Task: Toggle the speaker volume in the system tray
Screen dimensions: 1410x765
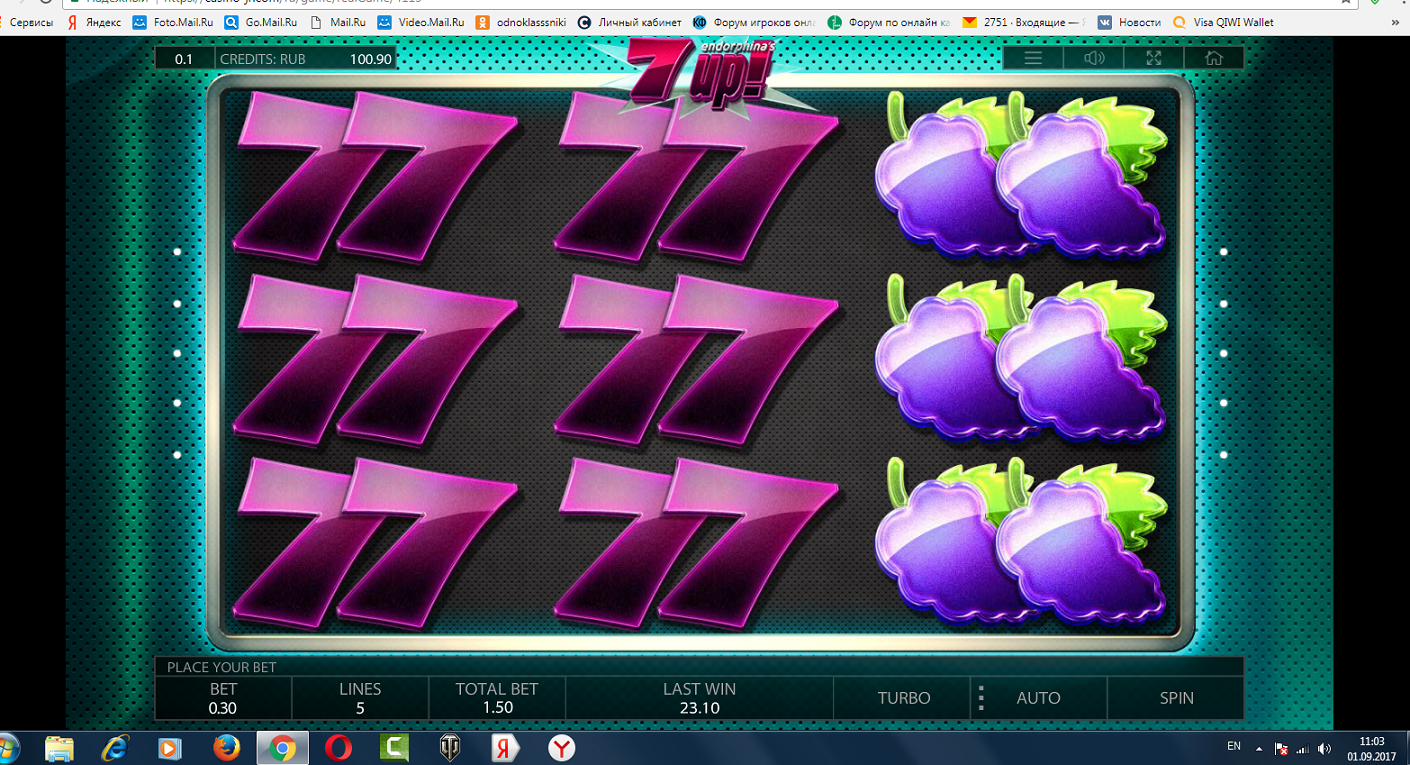Action: (x=1325, y=746)
